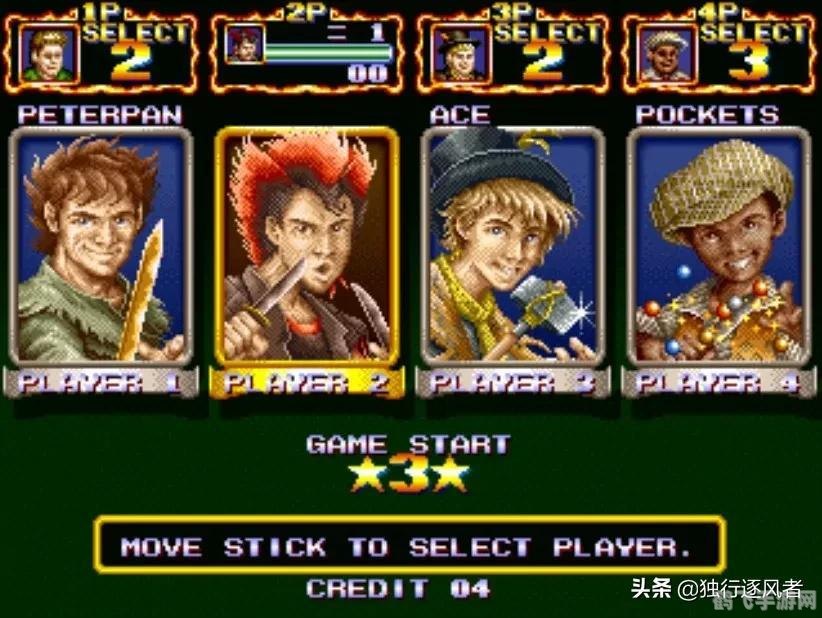The width and height of the screenshot is (822, 618).
Task: Choose the red-haired character portrait
Action: [x=307, y=247]
